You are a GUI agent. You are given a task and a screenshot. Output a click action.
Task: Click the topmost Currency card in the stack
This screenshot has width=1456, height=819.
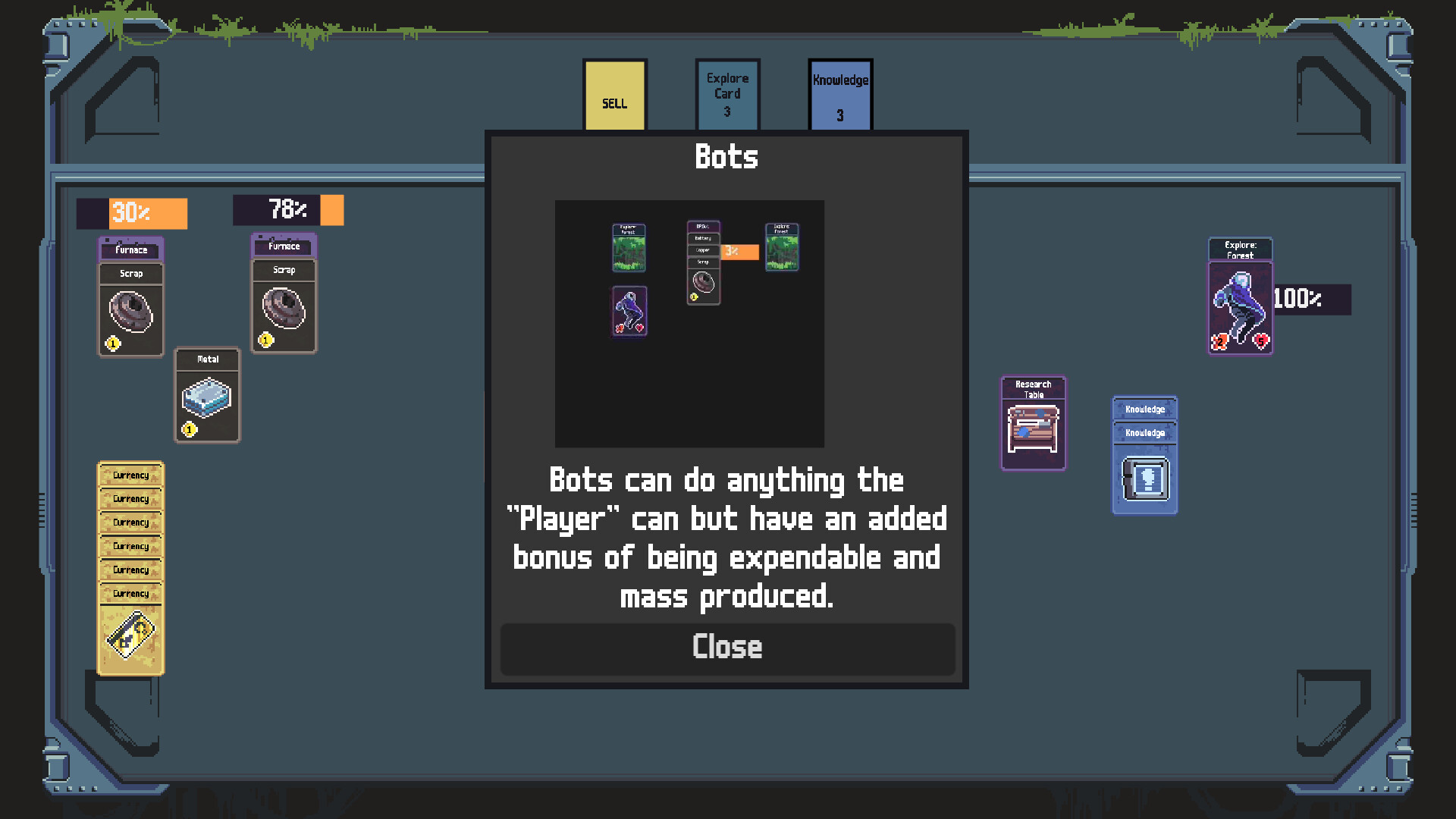pos(130,475)
